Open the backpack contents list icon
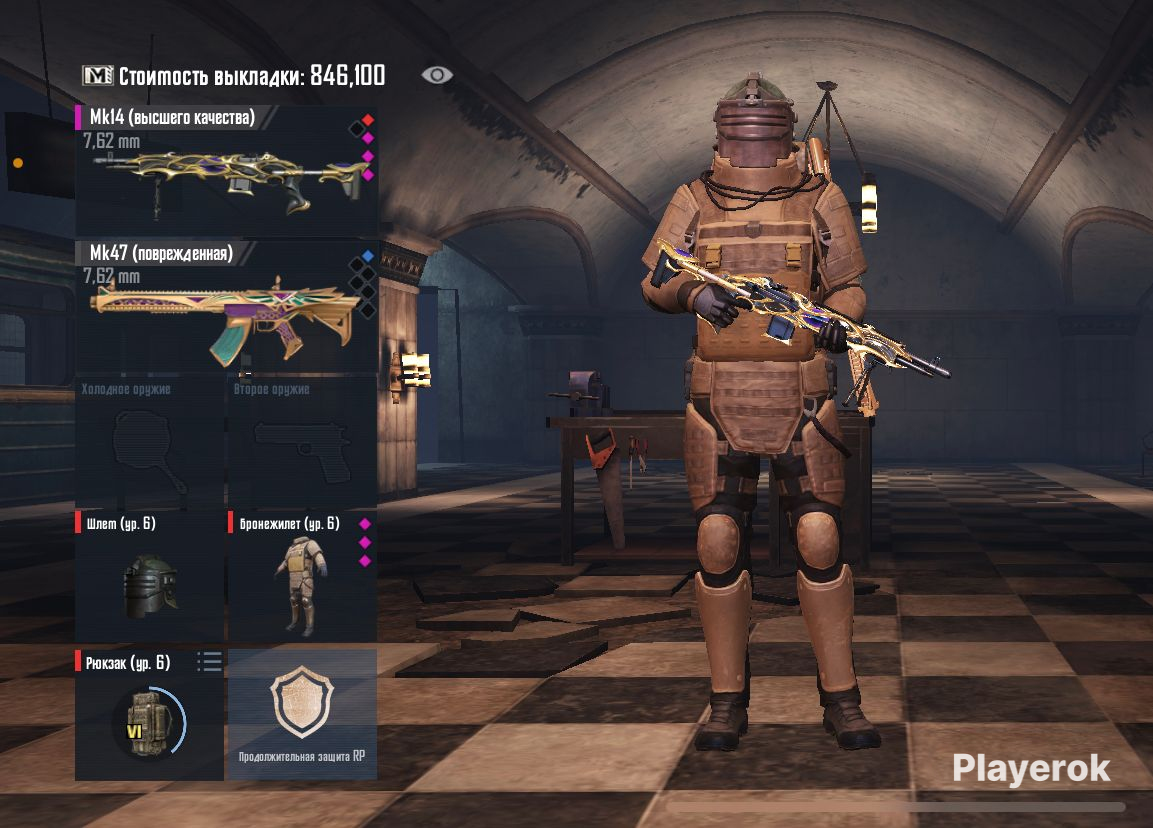The height and width of the screenshot is (828, 1153). click(210, 661)
